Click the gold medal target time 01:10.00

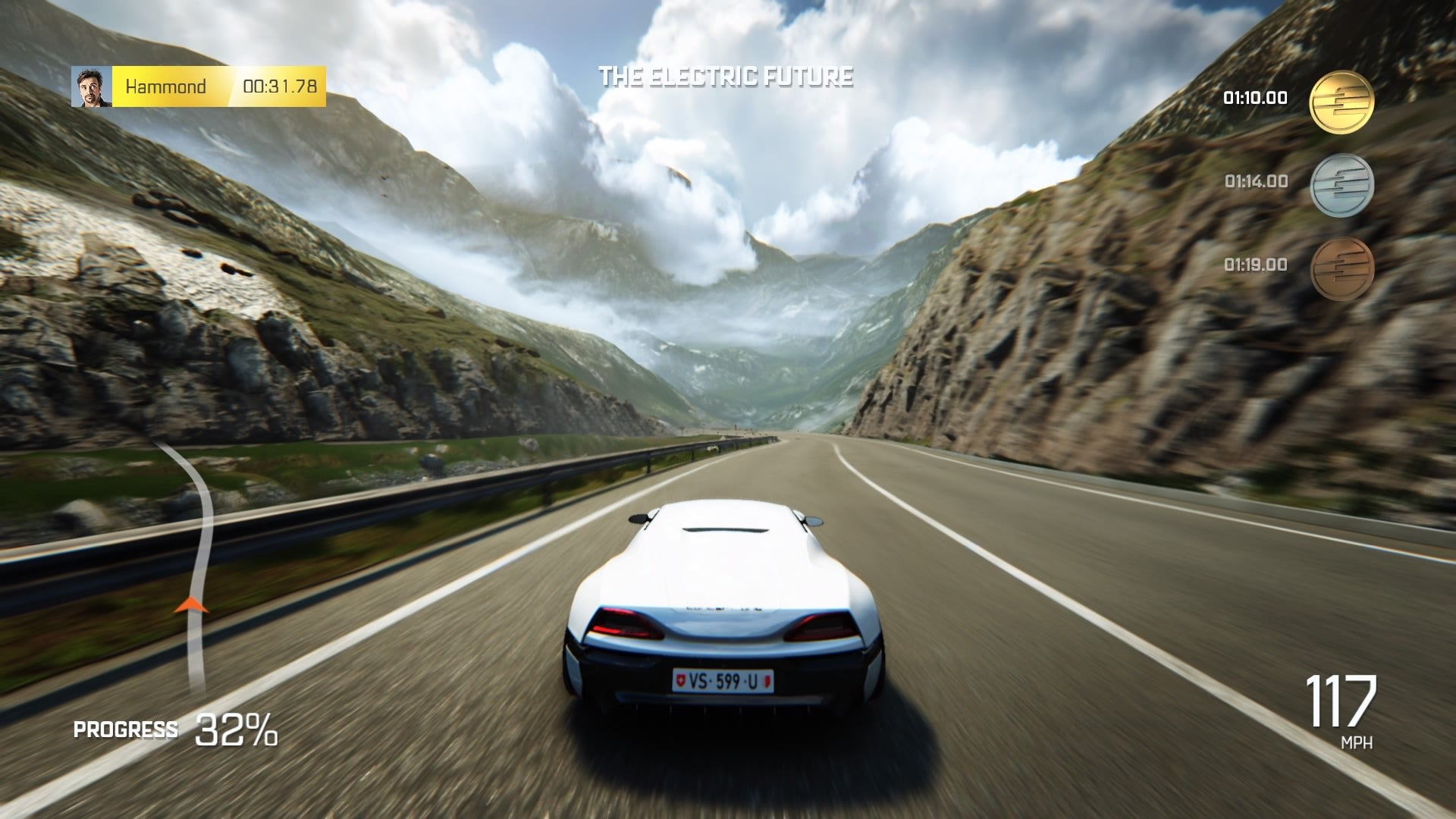[1255, 97]
